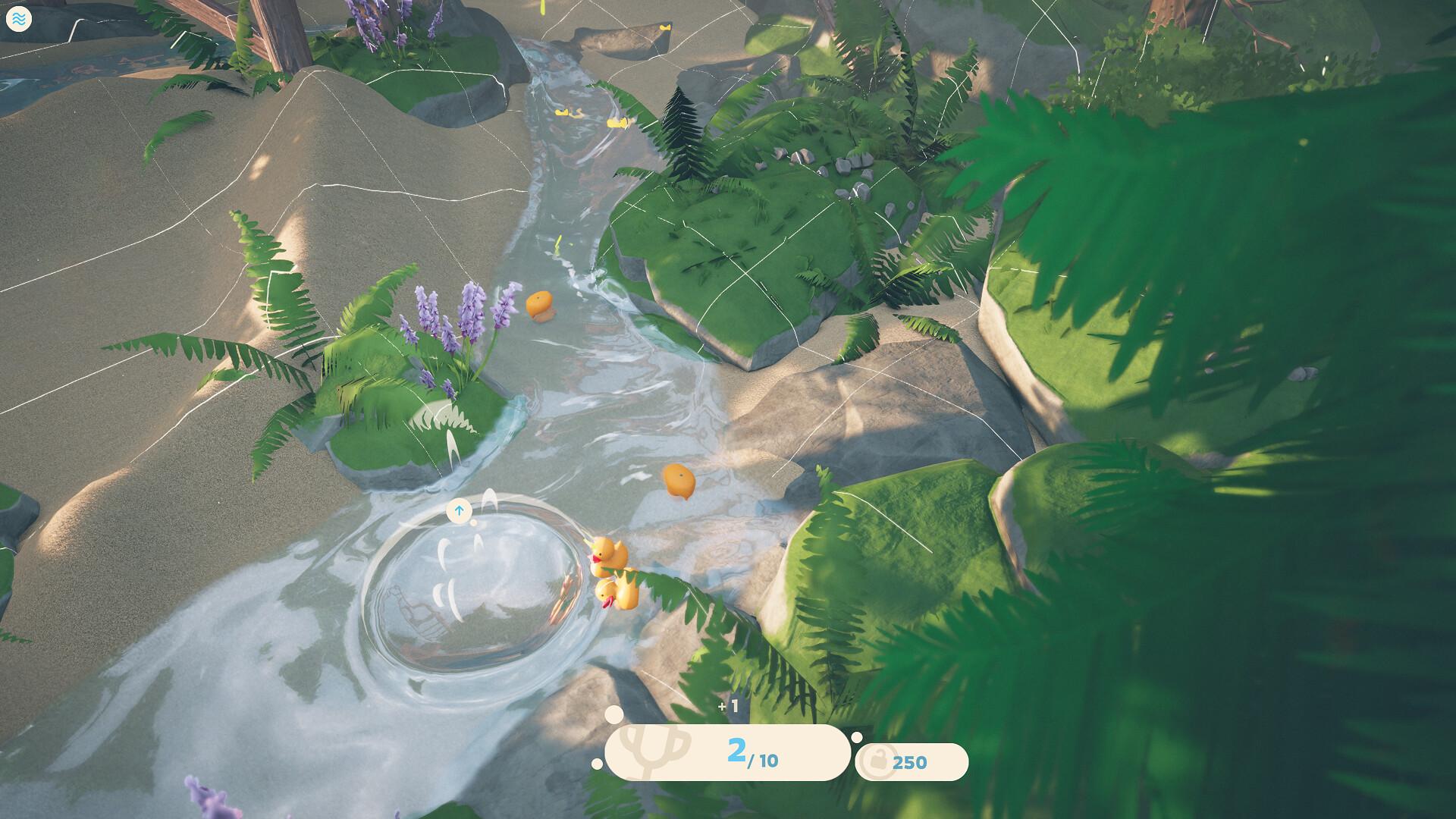
Task: Select the up-arrow bubble on the water
Action: [459, 511]
